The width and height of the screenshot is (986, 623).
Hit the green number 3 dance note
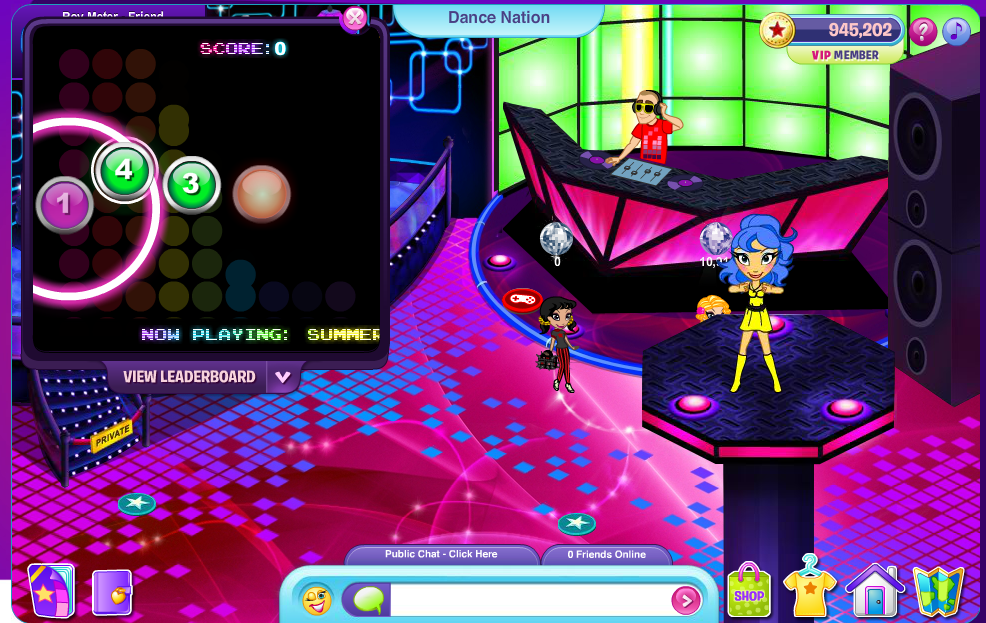coord(191,184)
